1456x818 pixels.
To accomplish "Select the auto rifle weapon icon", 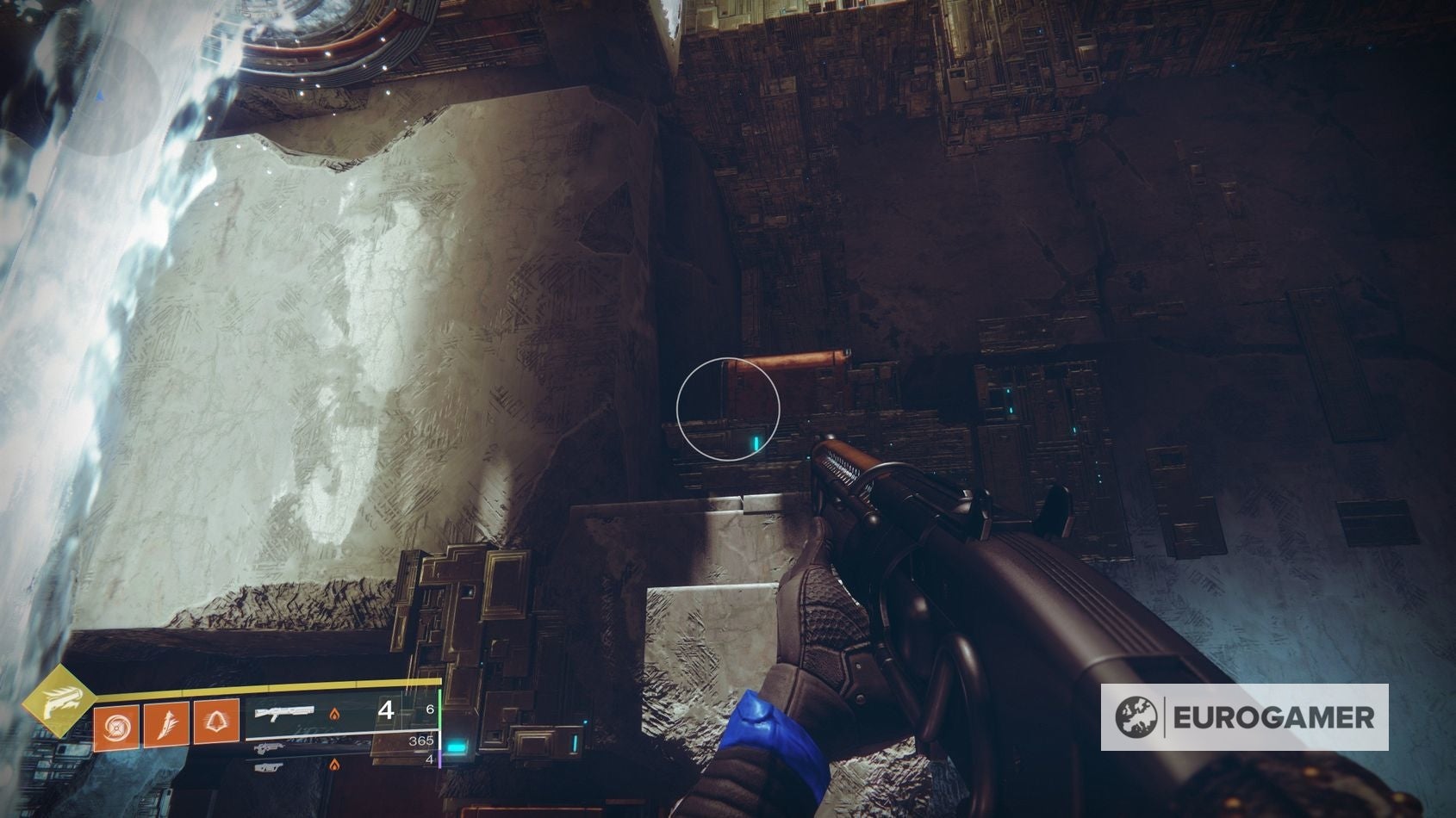I will tap(270, 749).
